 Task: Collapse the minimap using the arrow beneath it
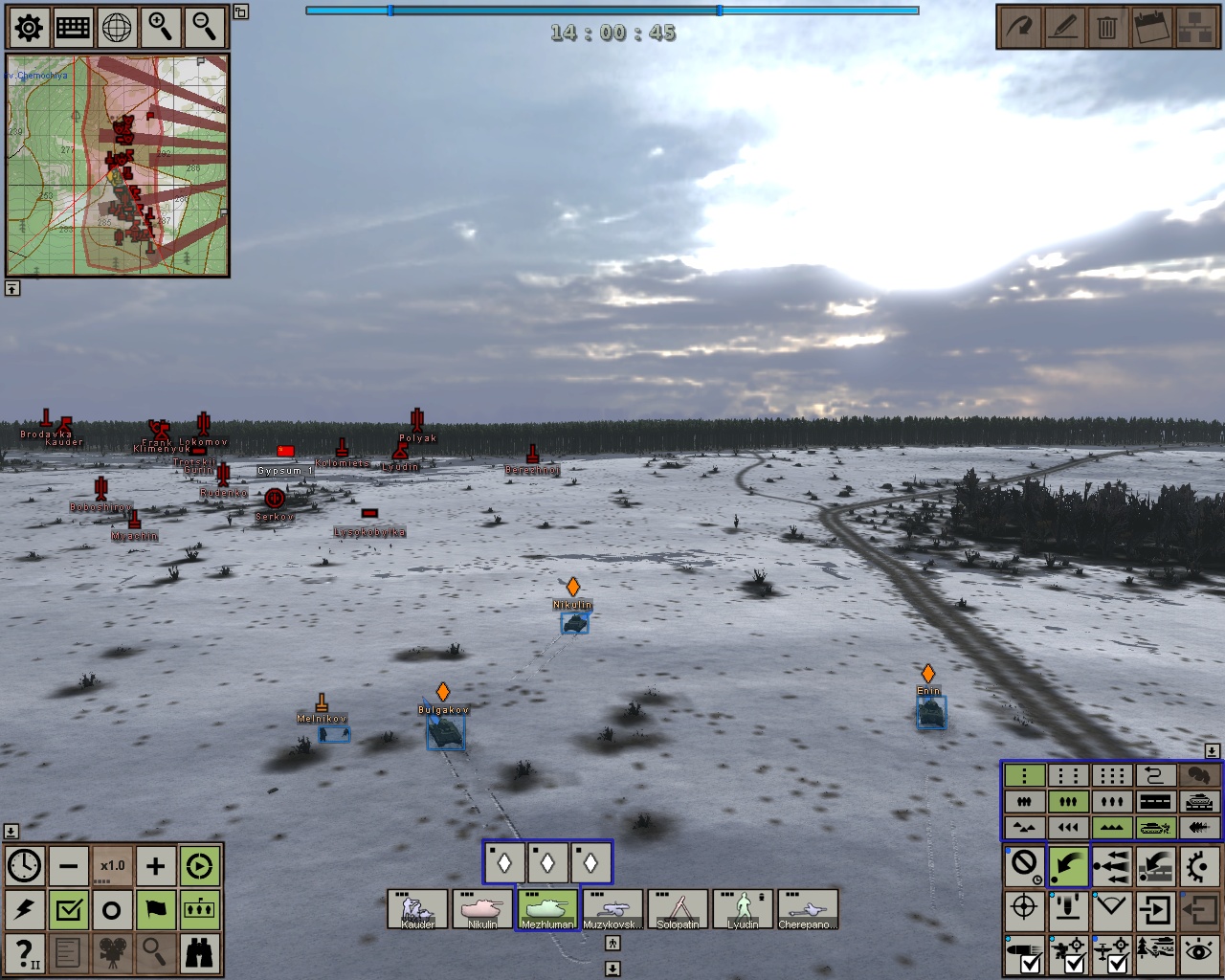[13, 287]
